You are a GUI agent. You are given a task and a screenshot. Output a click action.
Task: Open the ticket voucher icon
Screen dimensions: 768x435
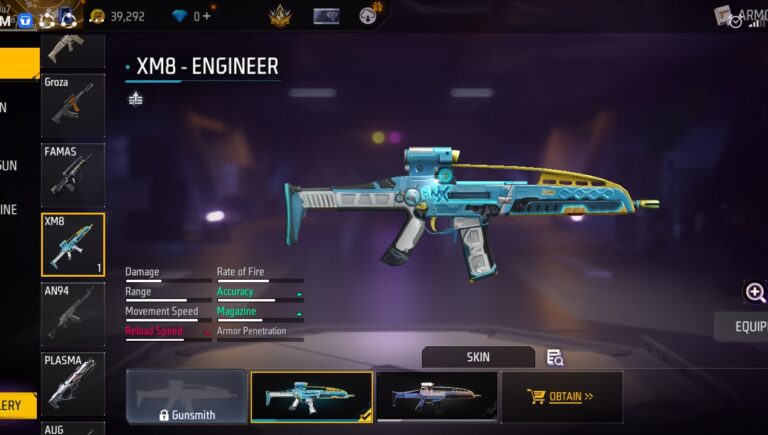326,16
